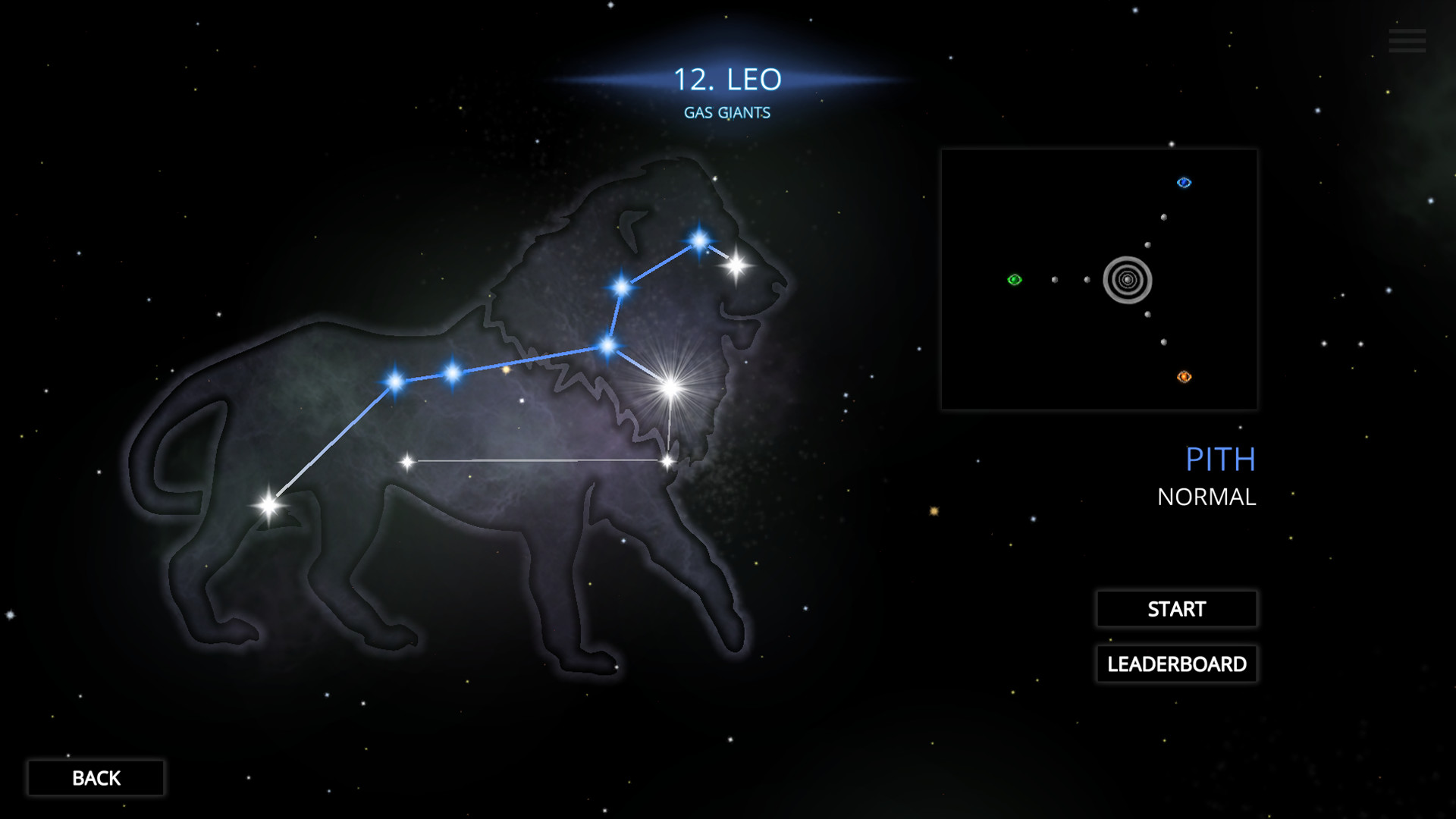Select the orange planet on the system preview map
Screen dimensions: 1456x819
click(1184, 377)
